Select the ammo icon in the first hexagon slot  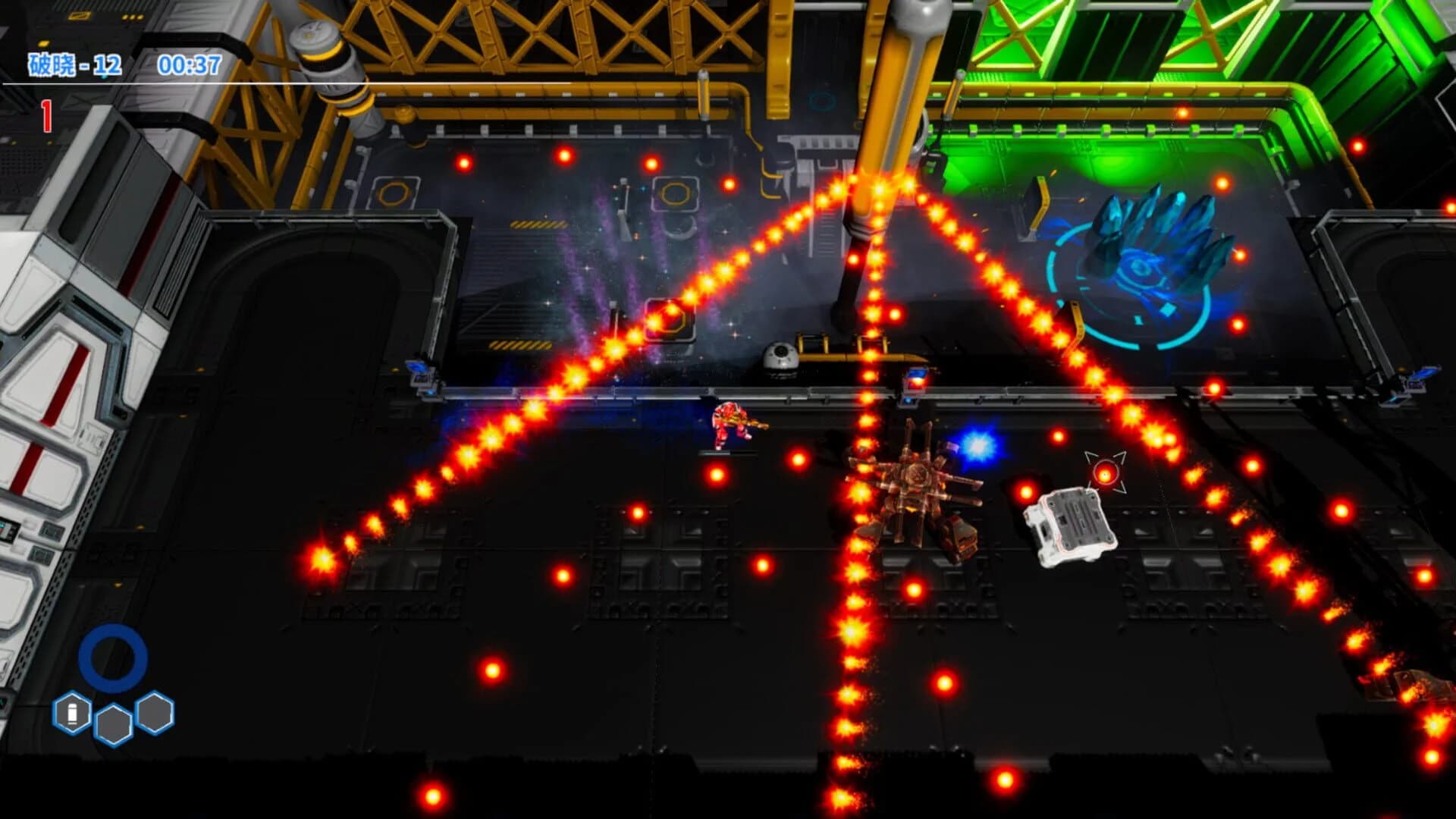click(72, 713)
